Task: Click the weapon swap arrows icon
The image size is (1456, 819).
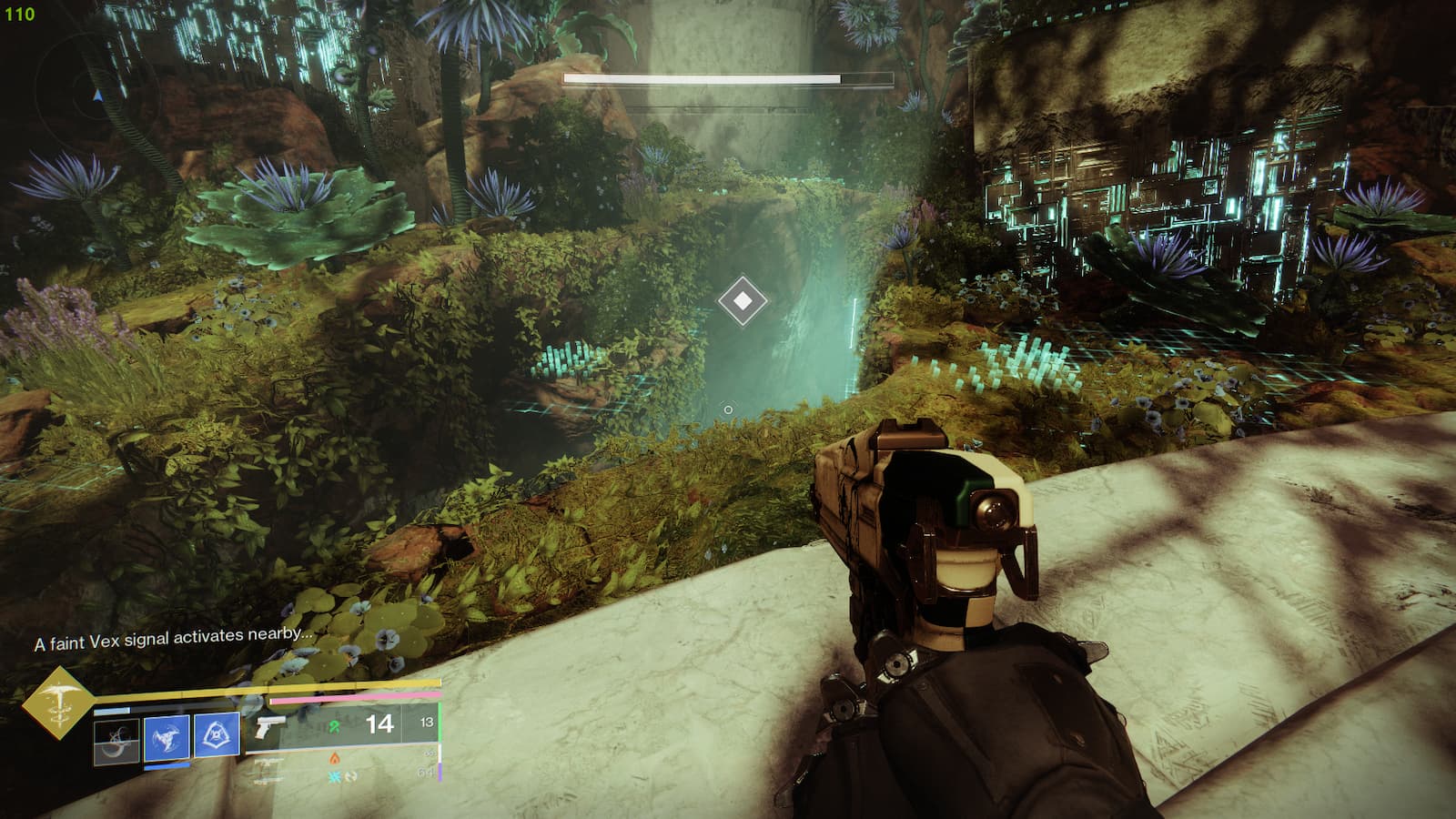Action: [350, 776]
